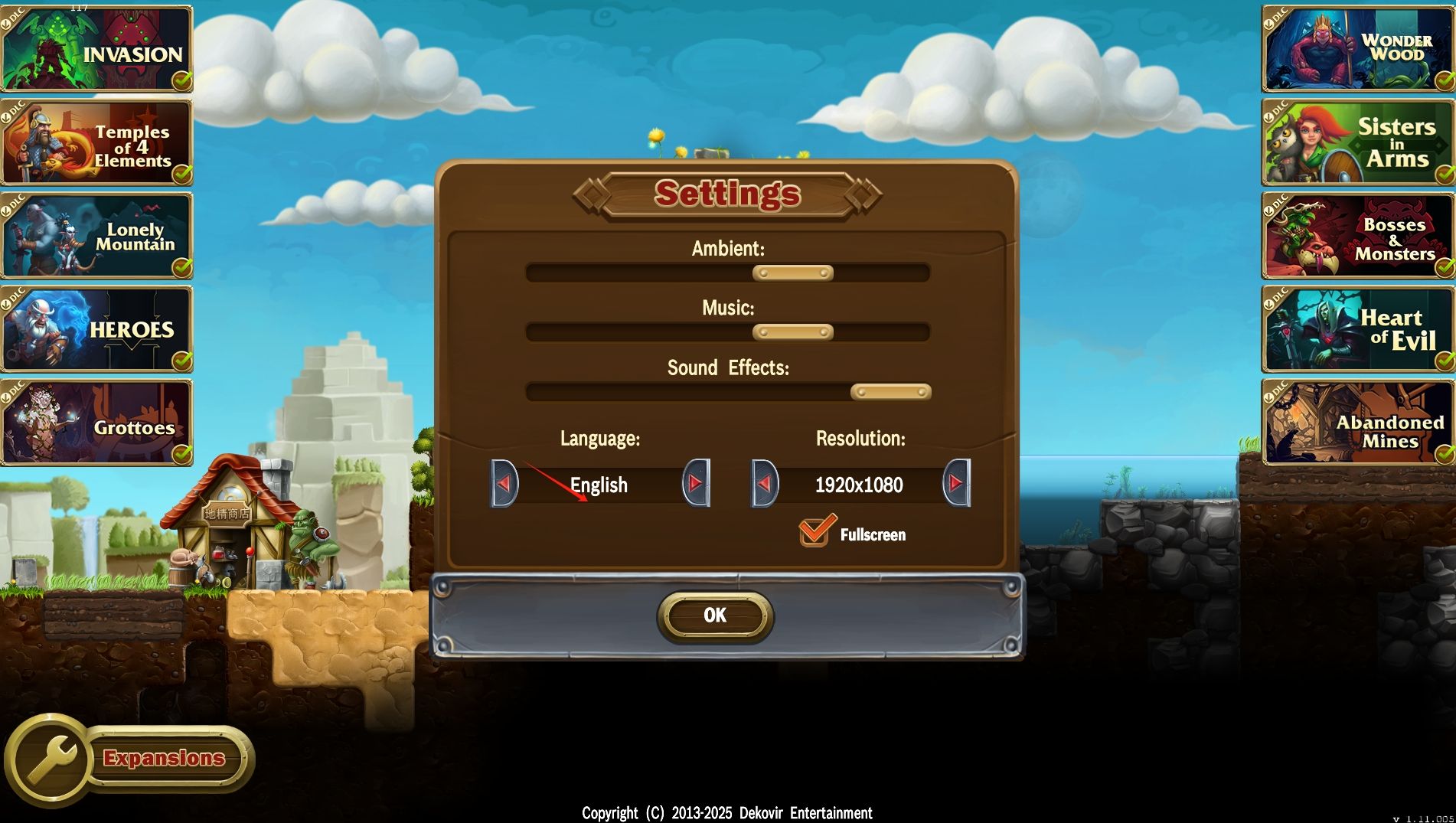Screen dimensions: 1456x823
Task: Confirm settings with the OK button
Action: (715, 616)
